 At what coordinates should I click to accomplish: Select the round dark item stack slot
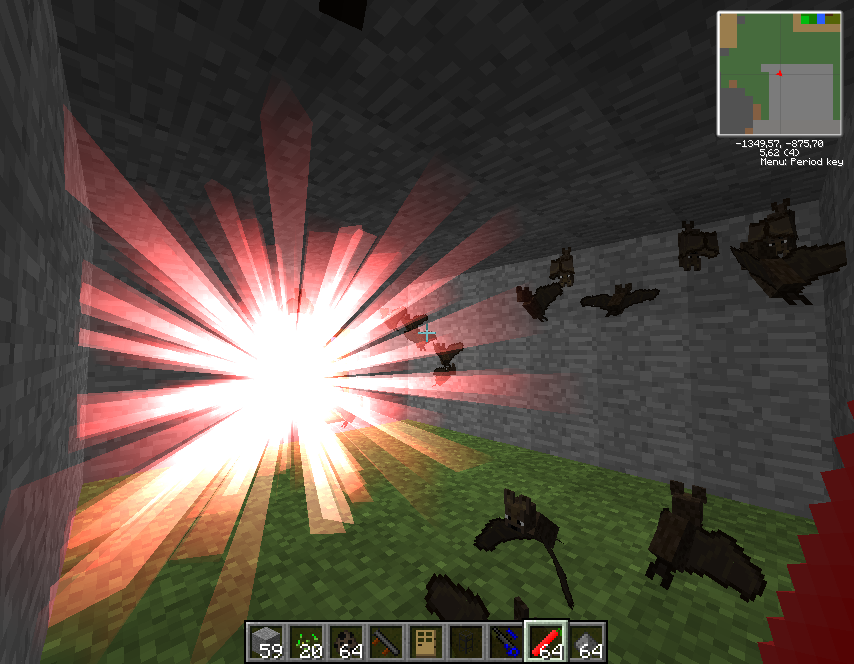coord(347,642)
